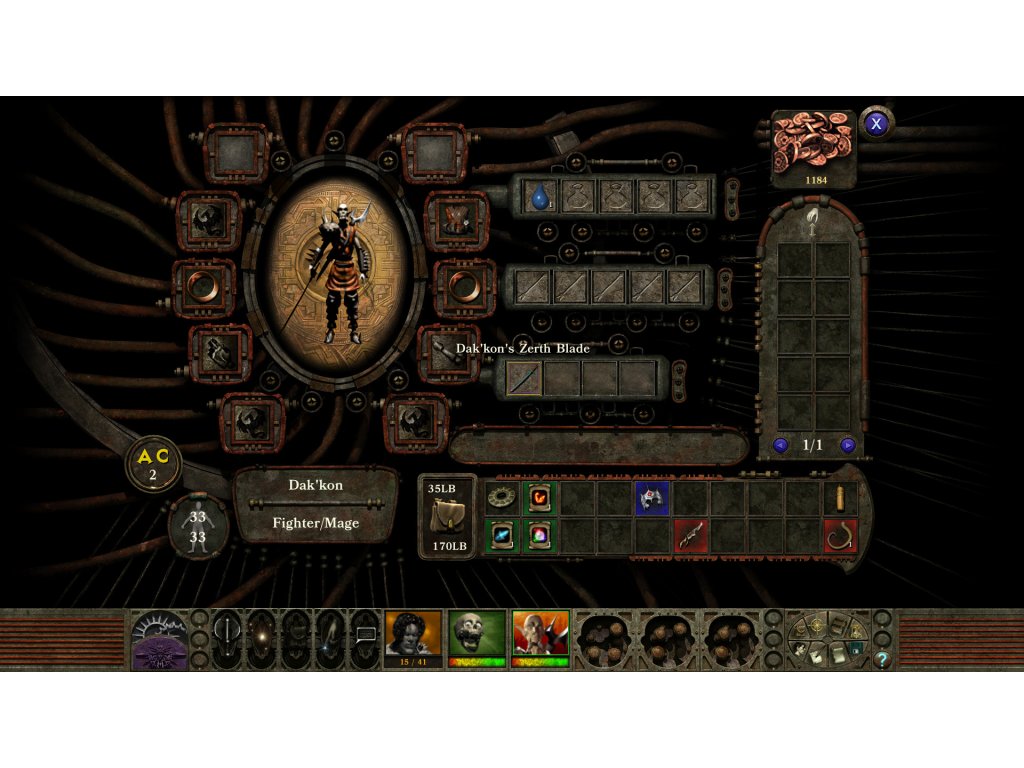Open help with the question mark button
The width and height of the screenshot is (1024, 768).
click(x=882, y=659)
